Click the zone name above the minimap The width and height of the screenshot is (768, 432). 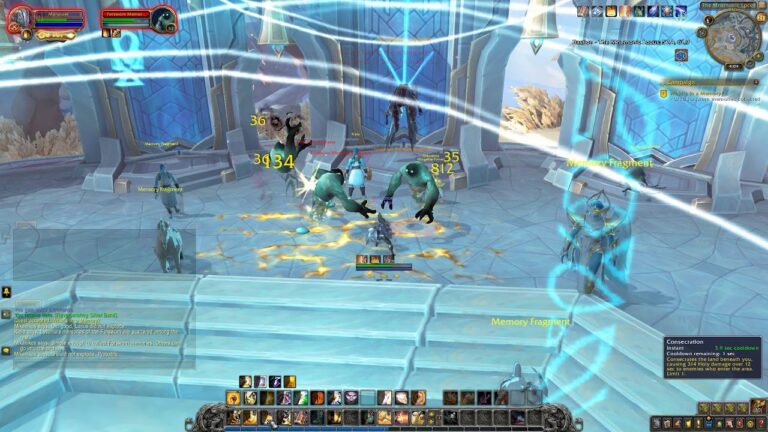(x=728, y=5)
